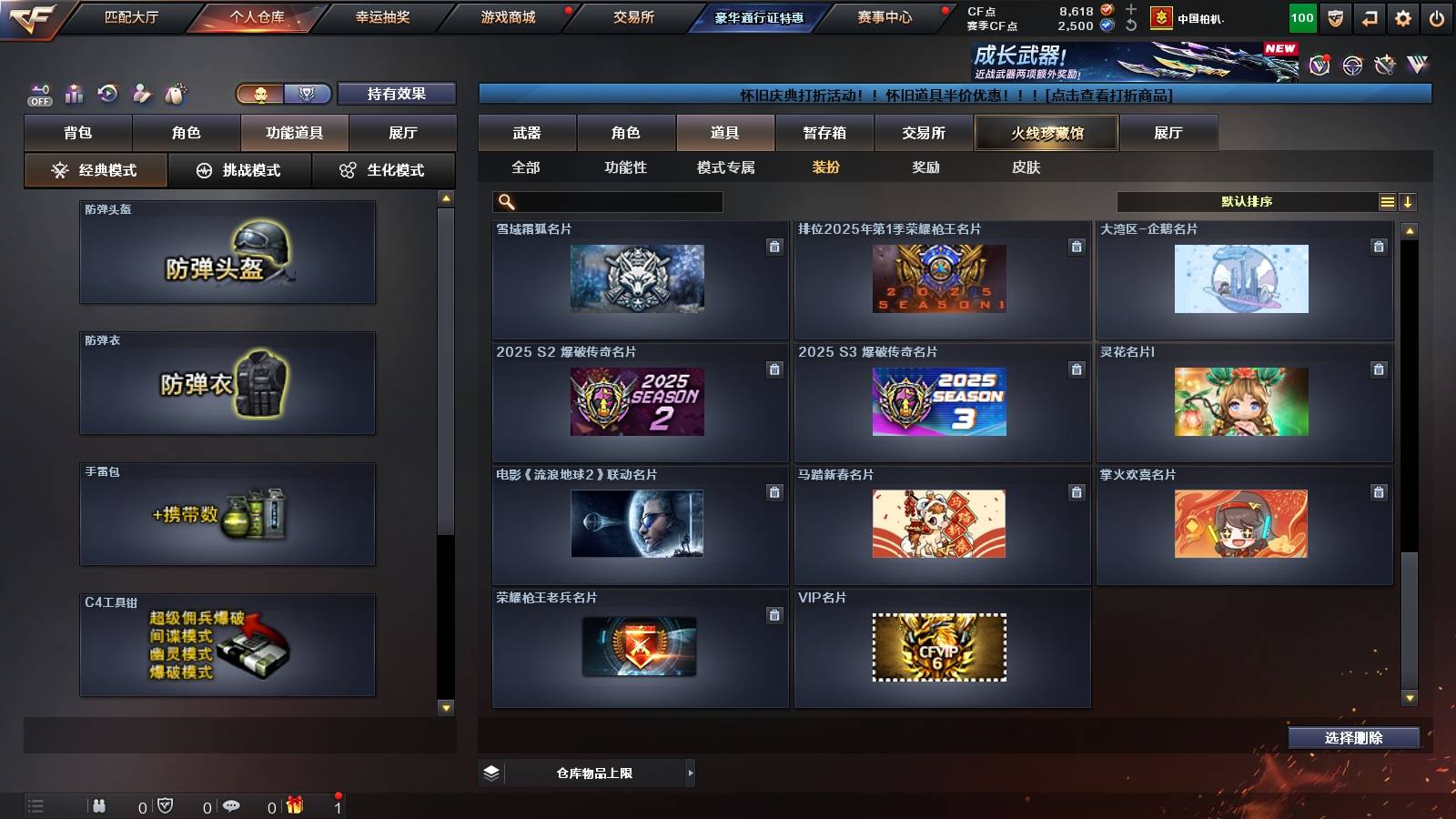The width and height of the screenshot is (1456, 819).
Task: Click the chat bubble message icon at bottom
Action: [233, 806]
